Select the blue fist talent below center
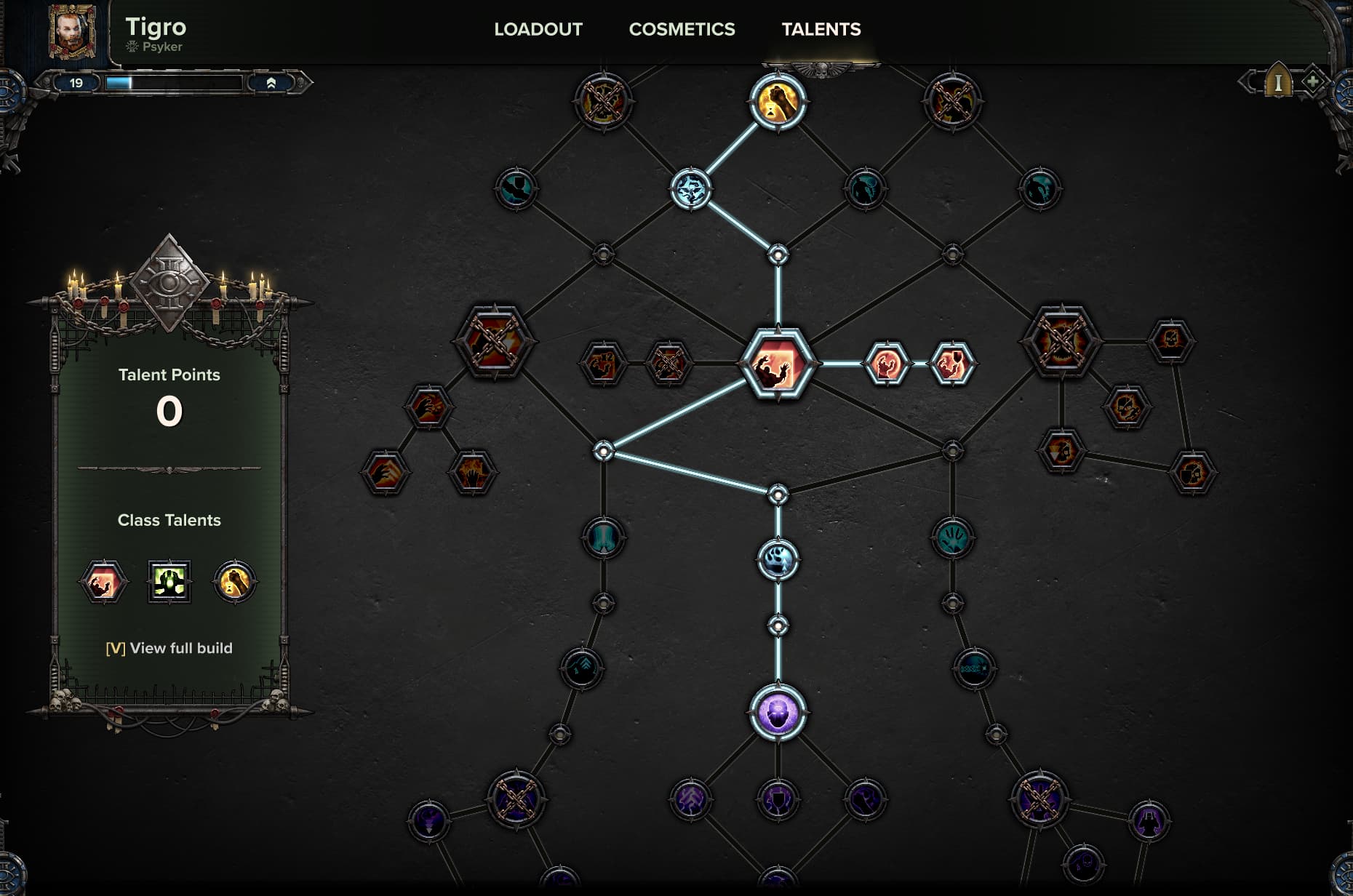Image resolution: width=1353 pixels, height=896 pixels. pyautogui.click(x=778, y=560)
